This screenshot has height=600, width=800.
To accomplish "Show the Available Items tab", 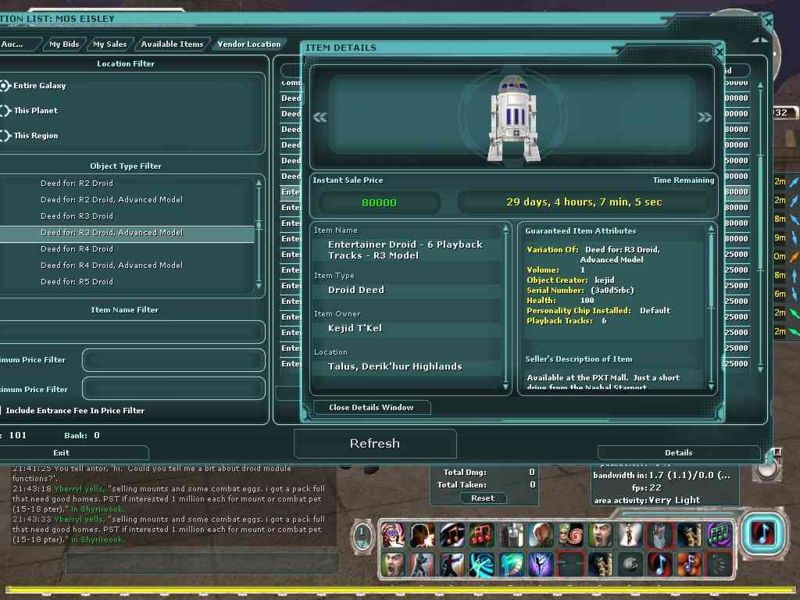I will tap(172, 44).
